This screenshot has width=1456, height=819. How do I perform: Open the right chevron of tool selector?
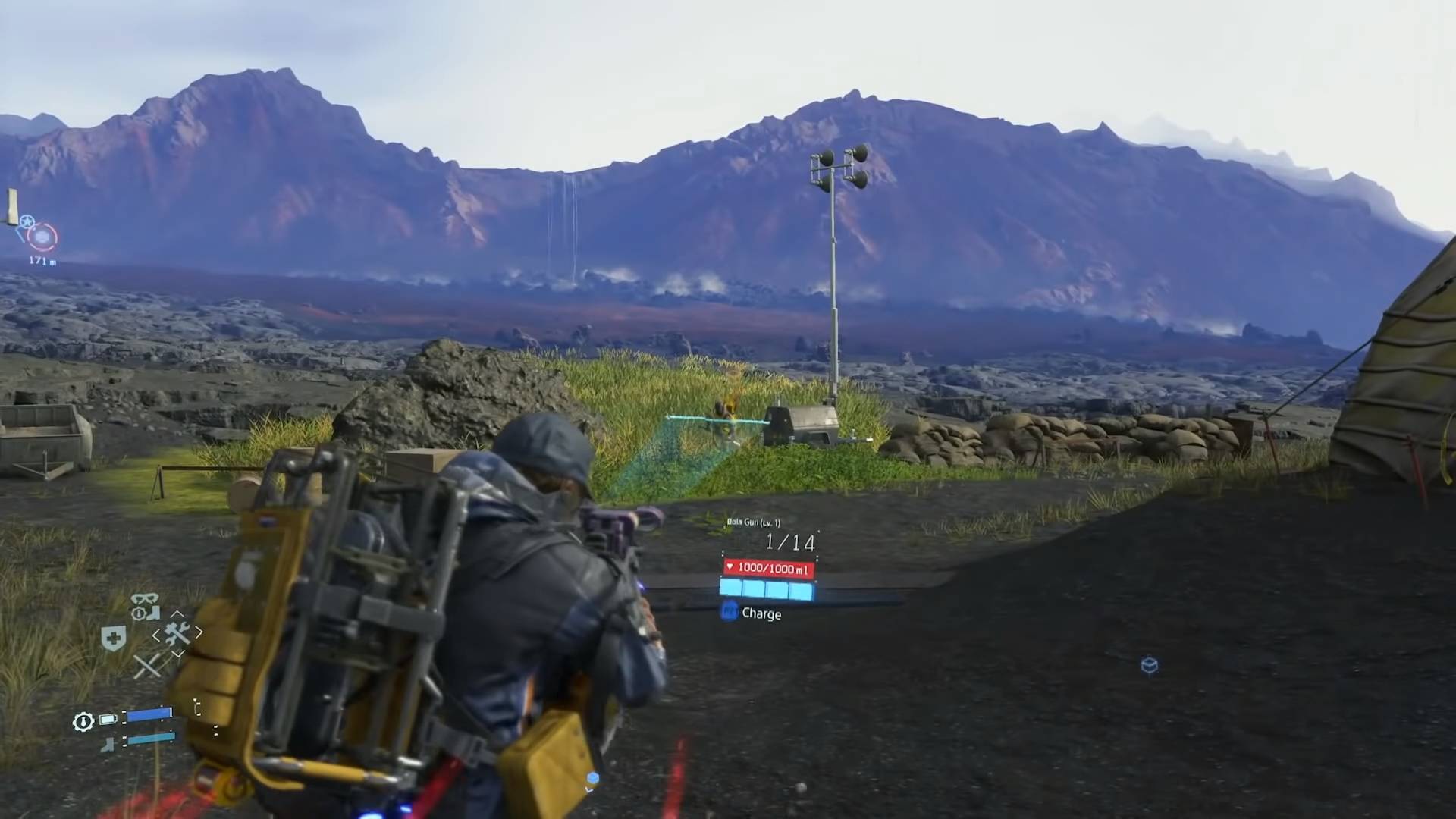(200, 632)
